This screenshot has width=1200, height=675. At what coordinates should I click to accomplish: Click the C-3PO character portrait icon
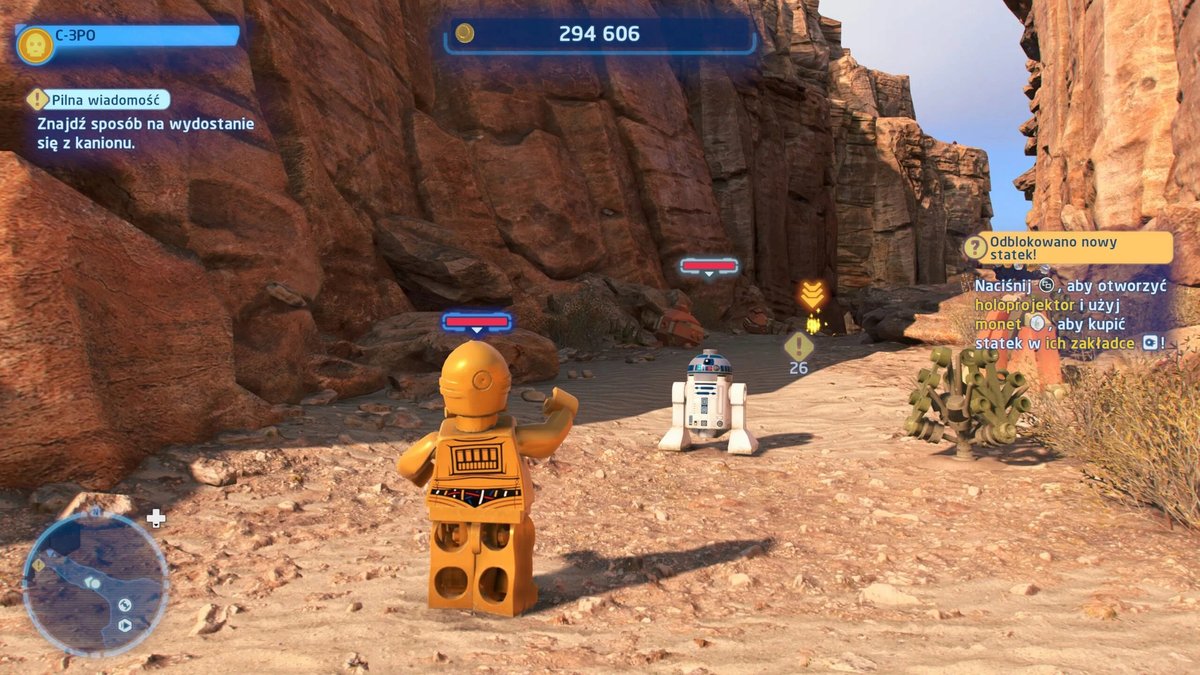tap(35, 45)
